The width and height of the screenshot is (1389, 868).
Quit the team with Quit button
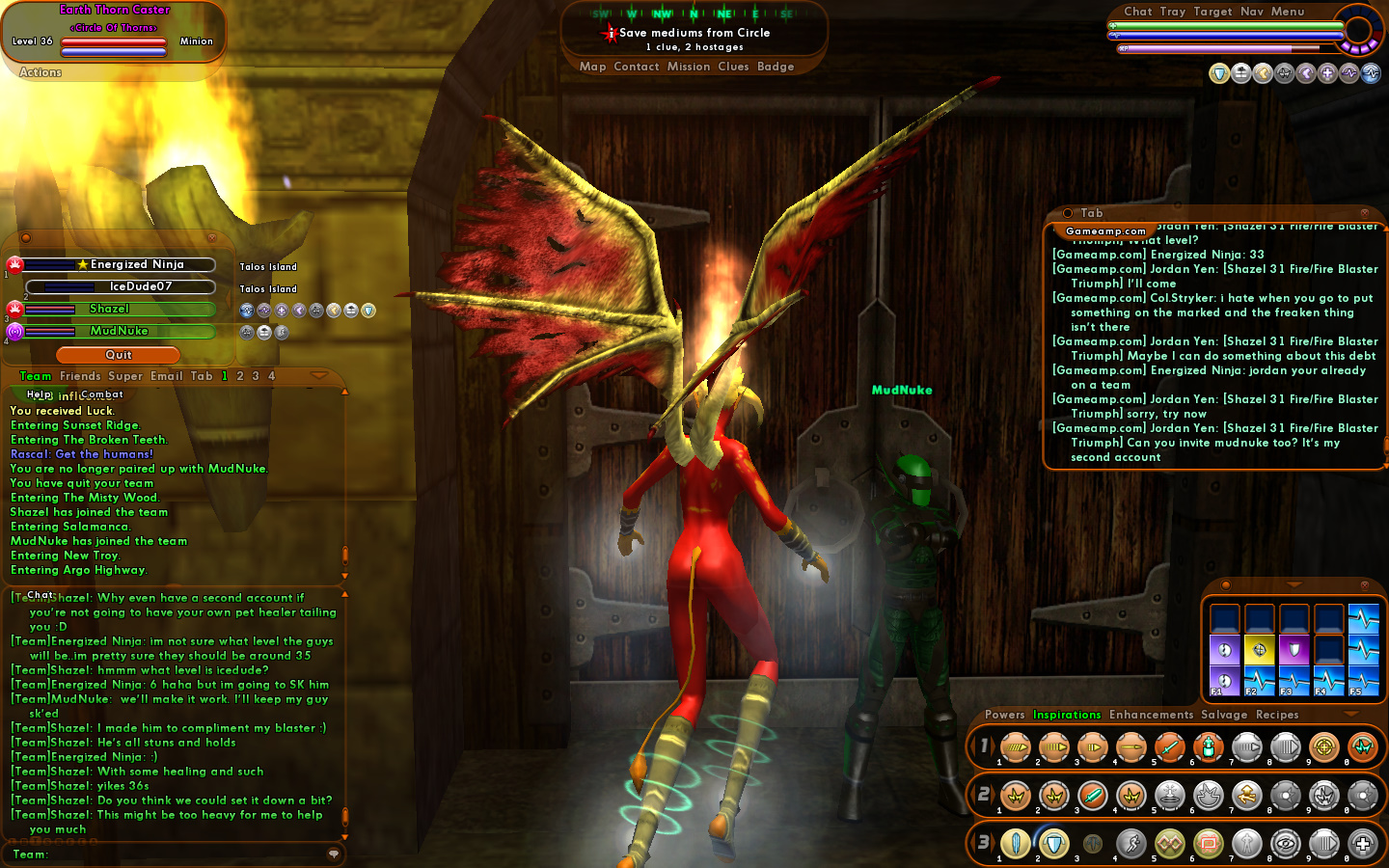coord(118,355)
